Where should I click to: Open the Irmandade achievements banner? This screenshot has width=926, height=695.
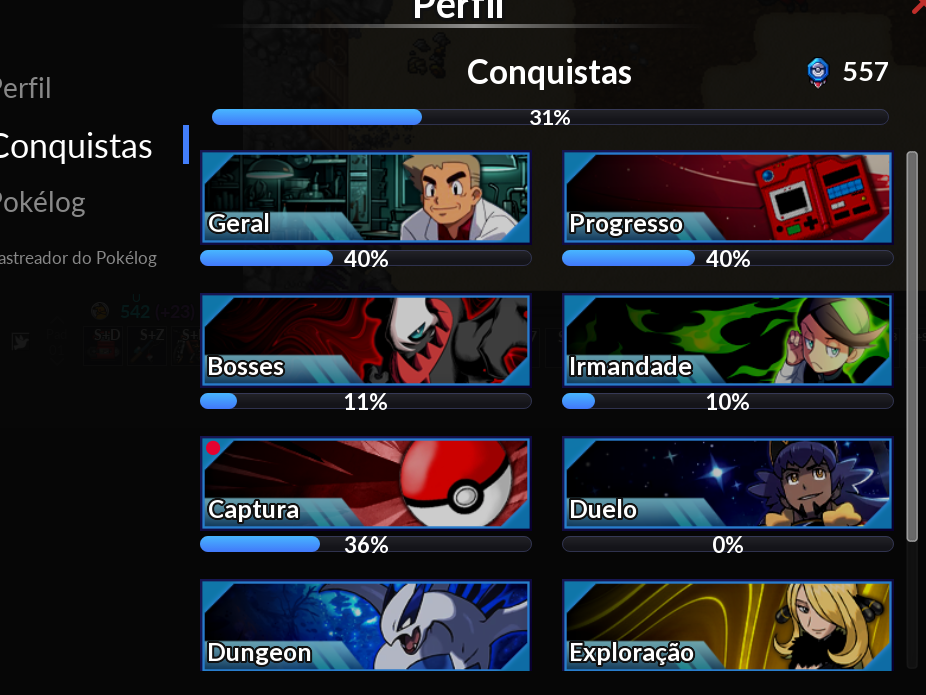[727, 340]
